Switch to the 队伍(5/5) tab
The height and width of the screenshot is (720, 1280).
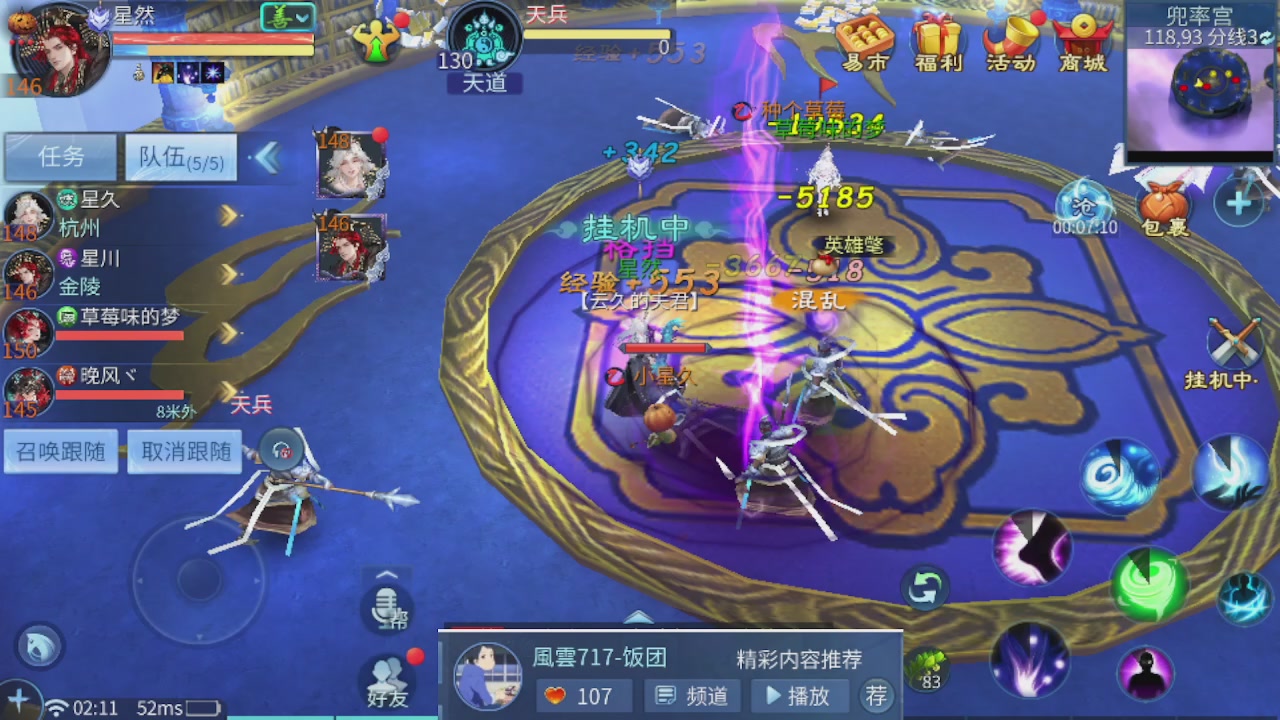(180, 158)
